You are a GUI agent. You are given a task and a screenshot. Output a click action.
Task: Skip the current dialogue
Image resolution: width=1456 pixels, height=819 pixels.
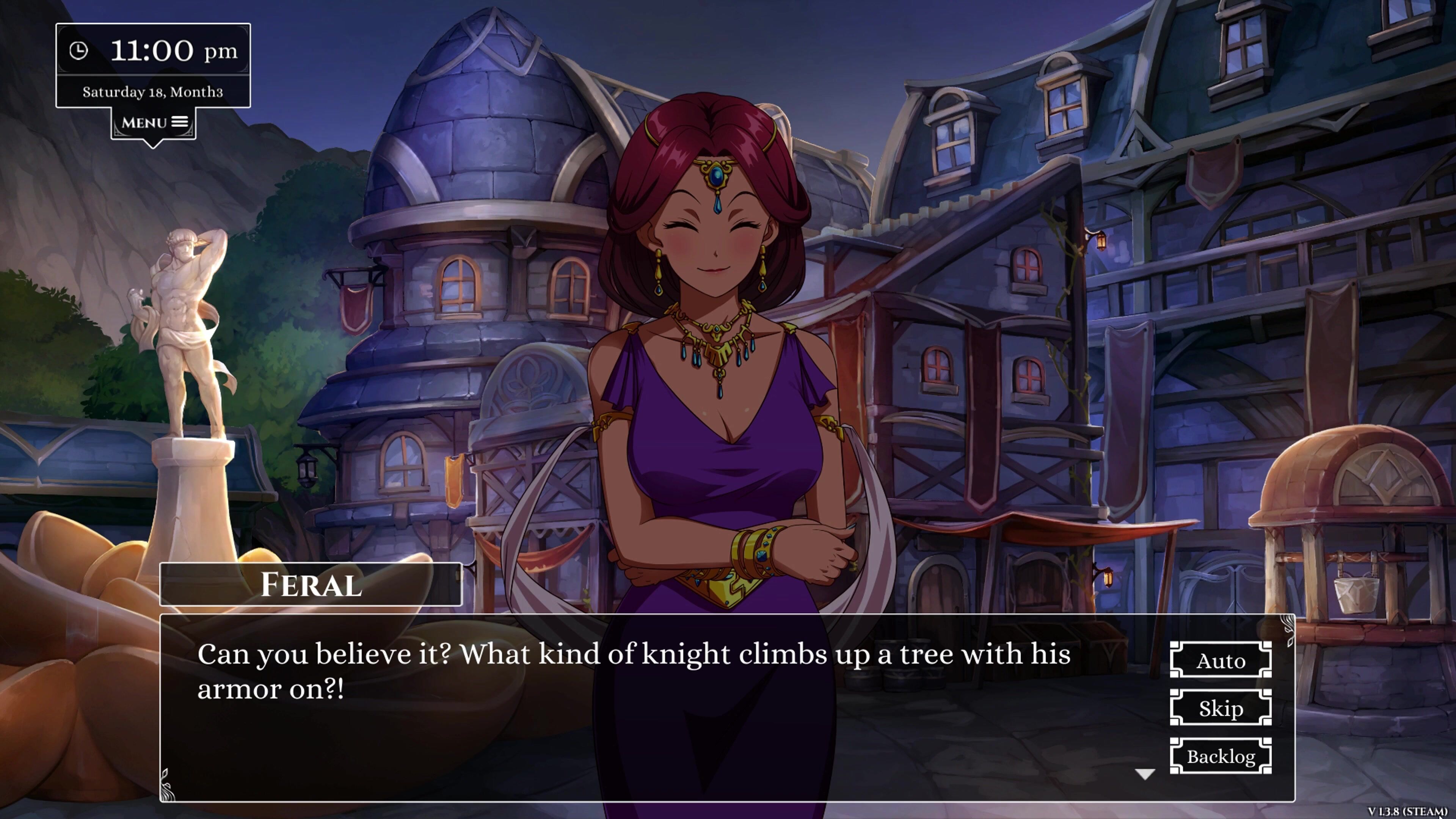coord(1220,708)
